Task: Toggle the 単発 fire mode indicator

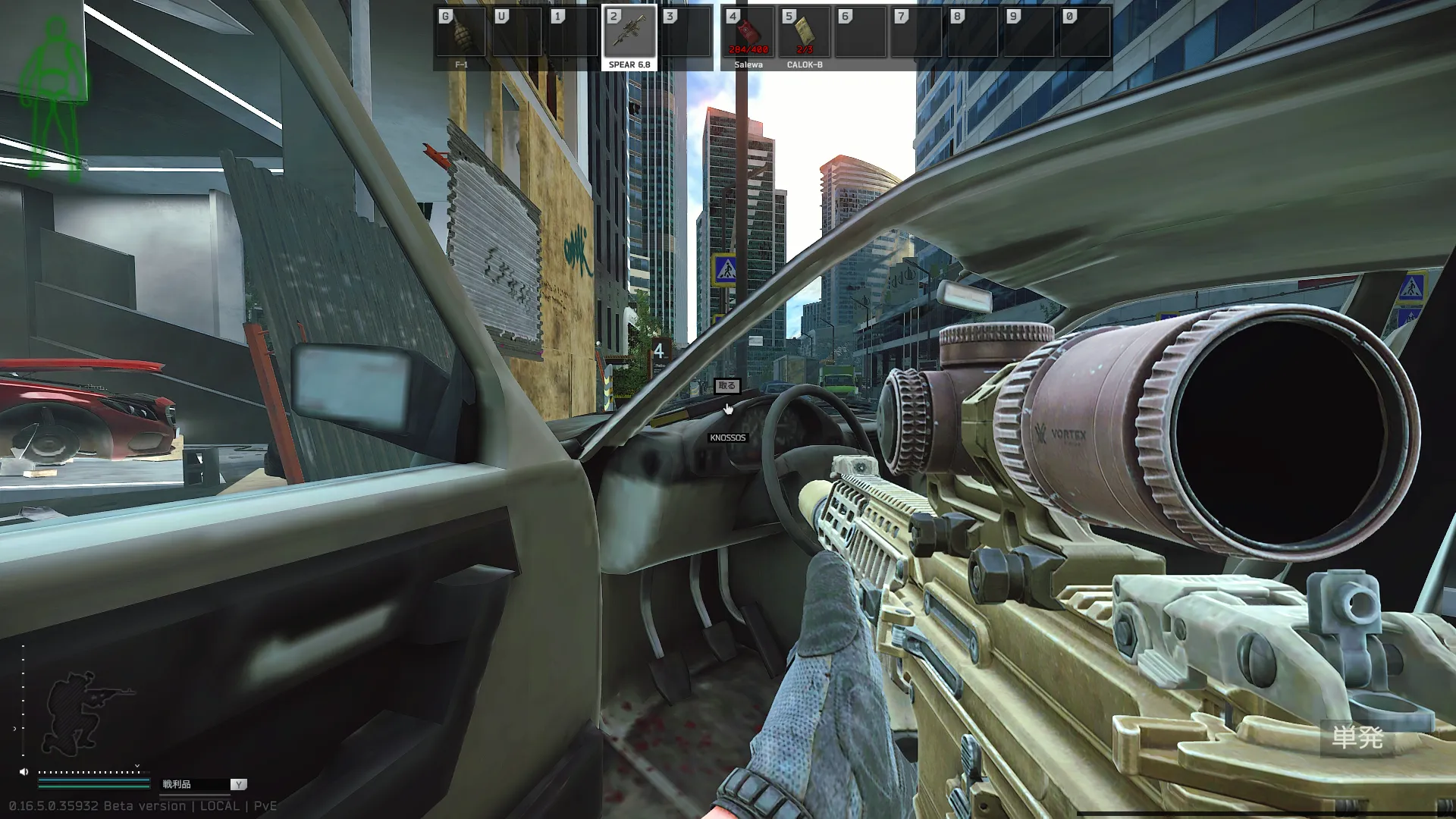Action: [1357, 737]
